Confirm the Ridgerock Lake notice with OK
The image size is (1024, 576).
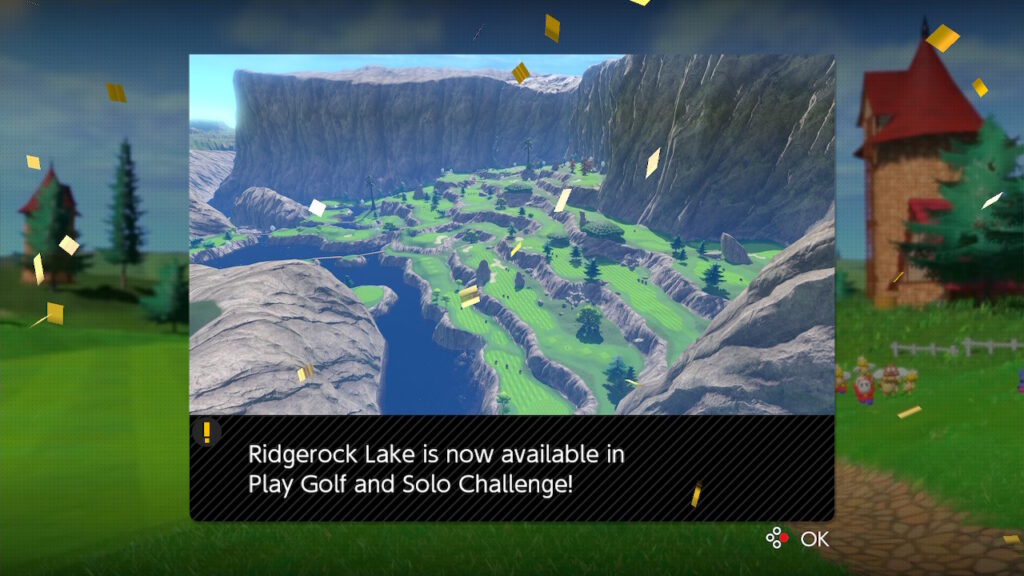pos(801,539)
